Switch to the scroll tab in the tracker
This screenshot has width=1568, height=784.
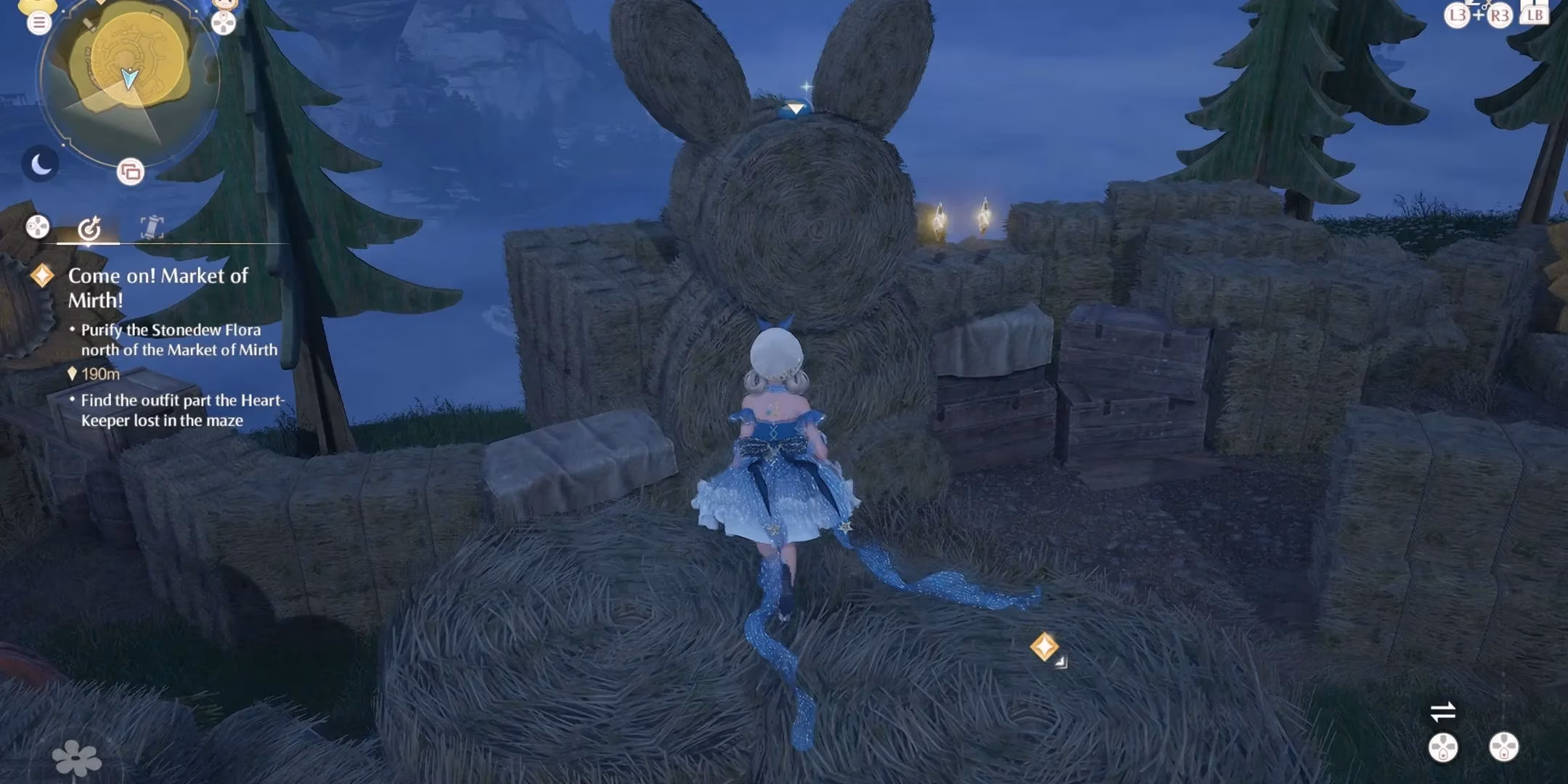[x=151, y=227]
